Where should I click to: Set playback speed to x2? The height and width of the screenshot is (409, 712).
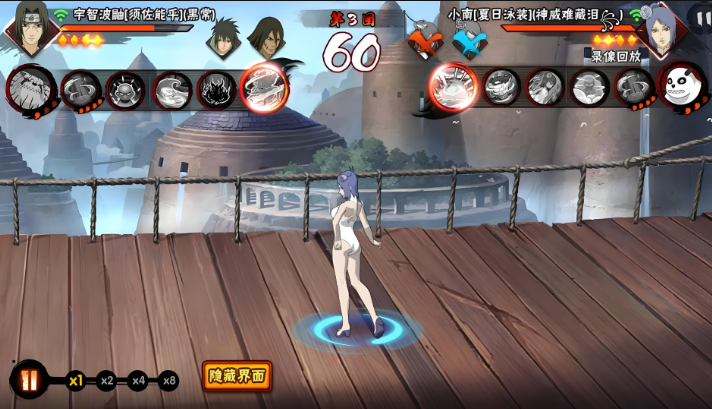107,380
